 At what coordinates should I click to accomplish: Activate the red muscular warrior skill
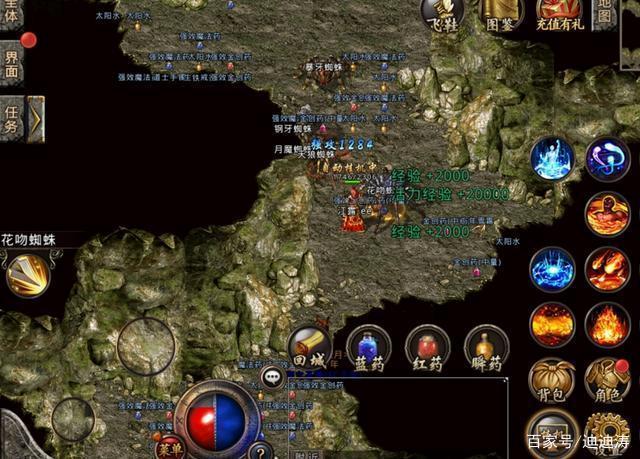607,214
